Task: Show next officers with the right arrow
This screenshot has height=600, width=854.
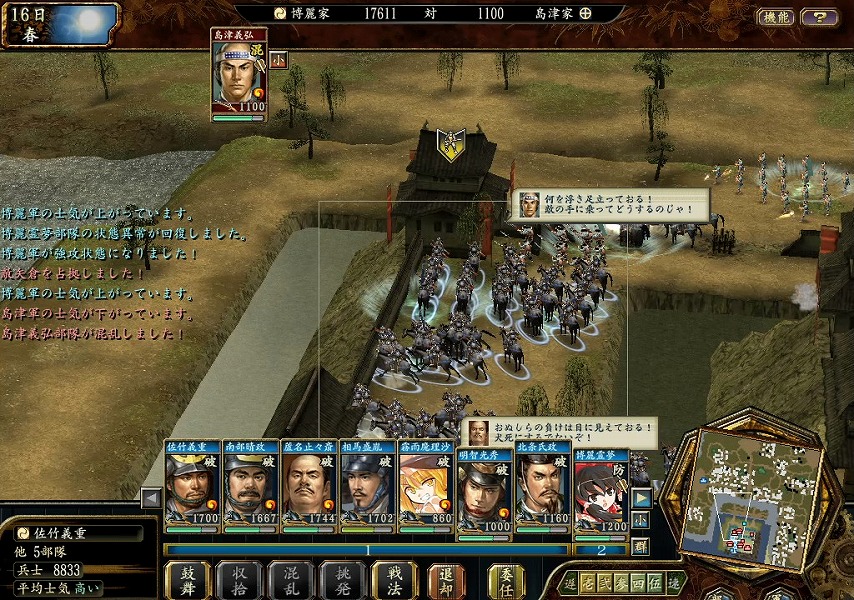Action: coord(641,497)
